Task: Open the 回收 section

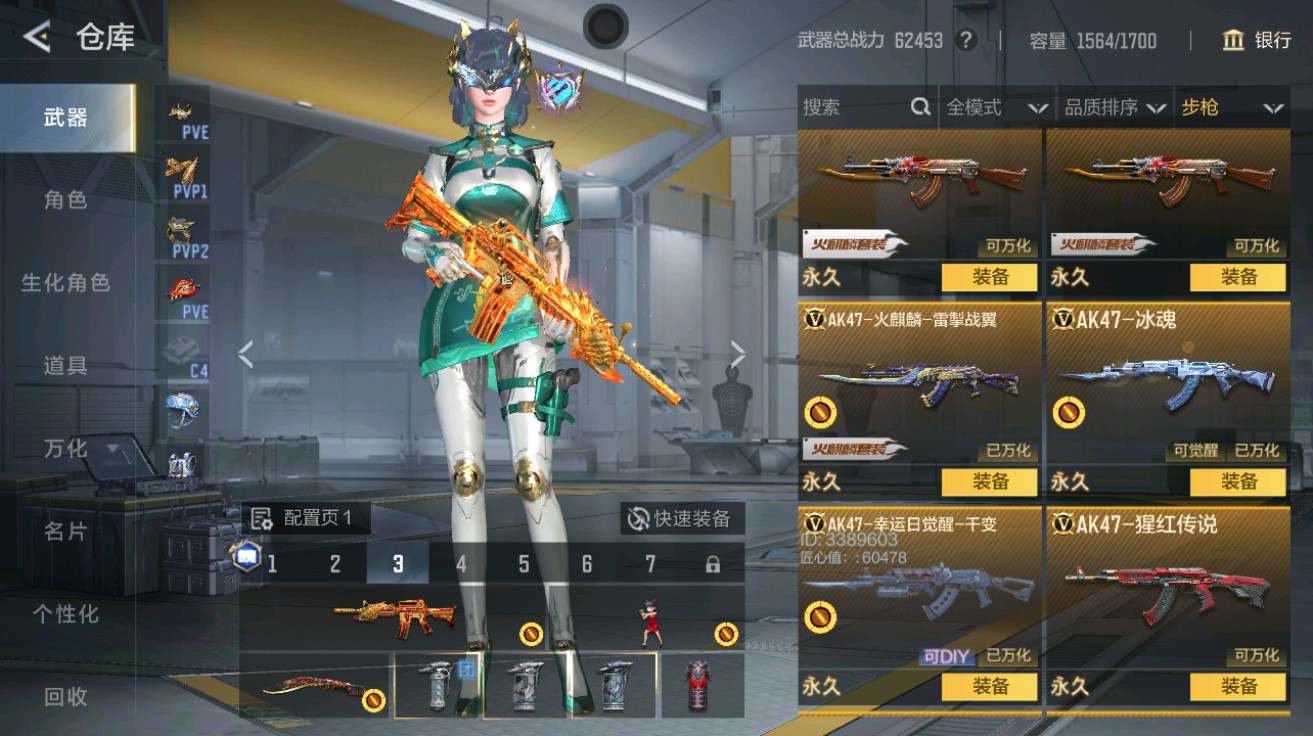Action: [66, 697]
